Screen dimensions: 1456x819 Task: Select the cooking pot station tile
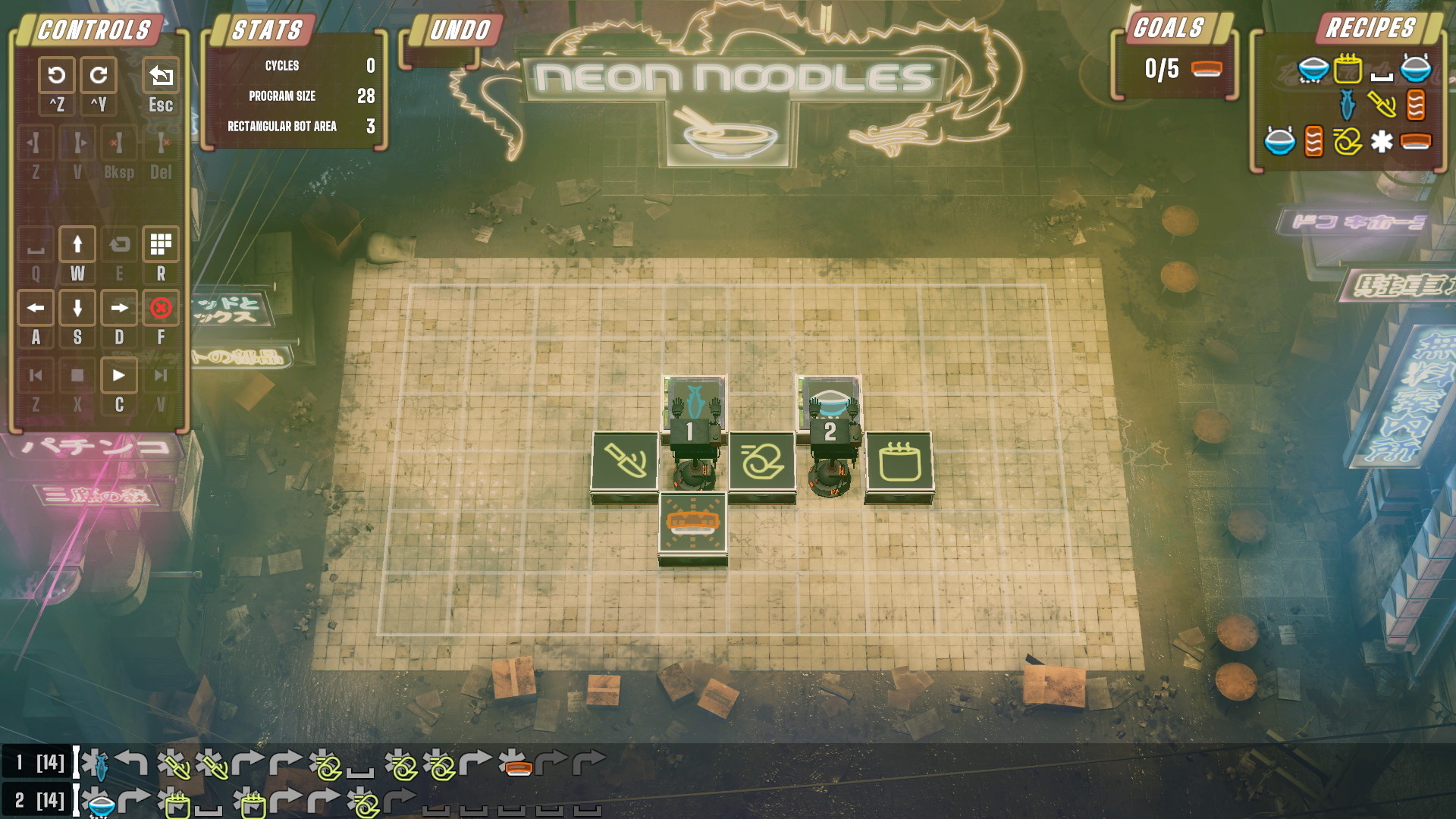pos(899,461)
